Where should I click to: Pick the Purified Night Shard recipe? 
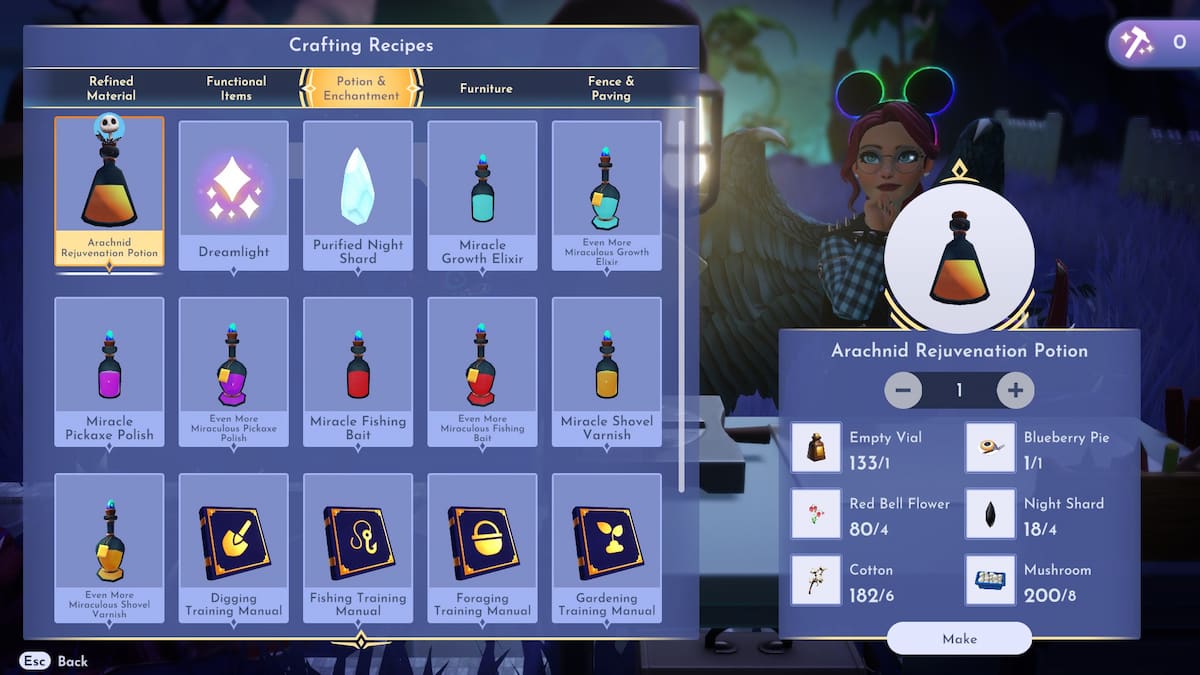(x=358, y=195)
